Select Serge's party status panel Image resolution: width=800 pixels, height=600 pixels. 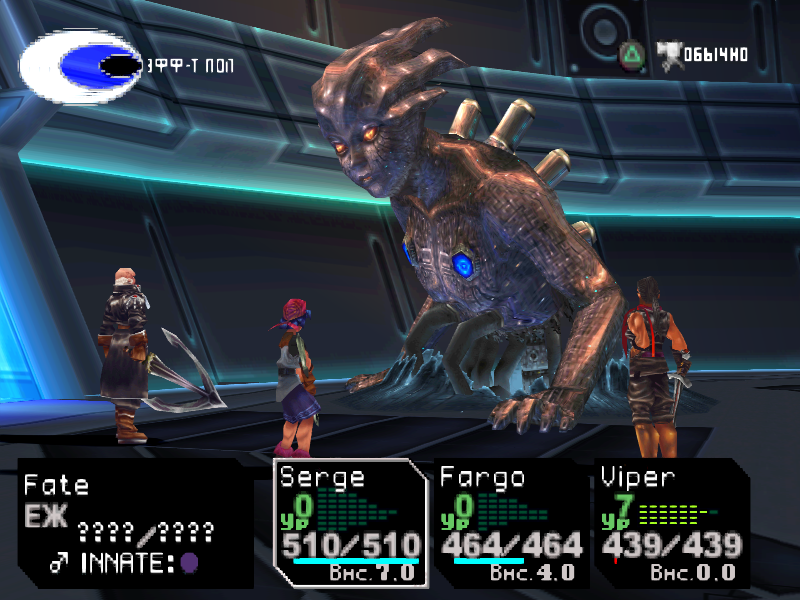[x=350, y=524]
